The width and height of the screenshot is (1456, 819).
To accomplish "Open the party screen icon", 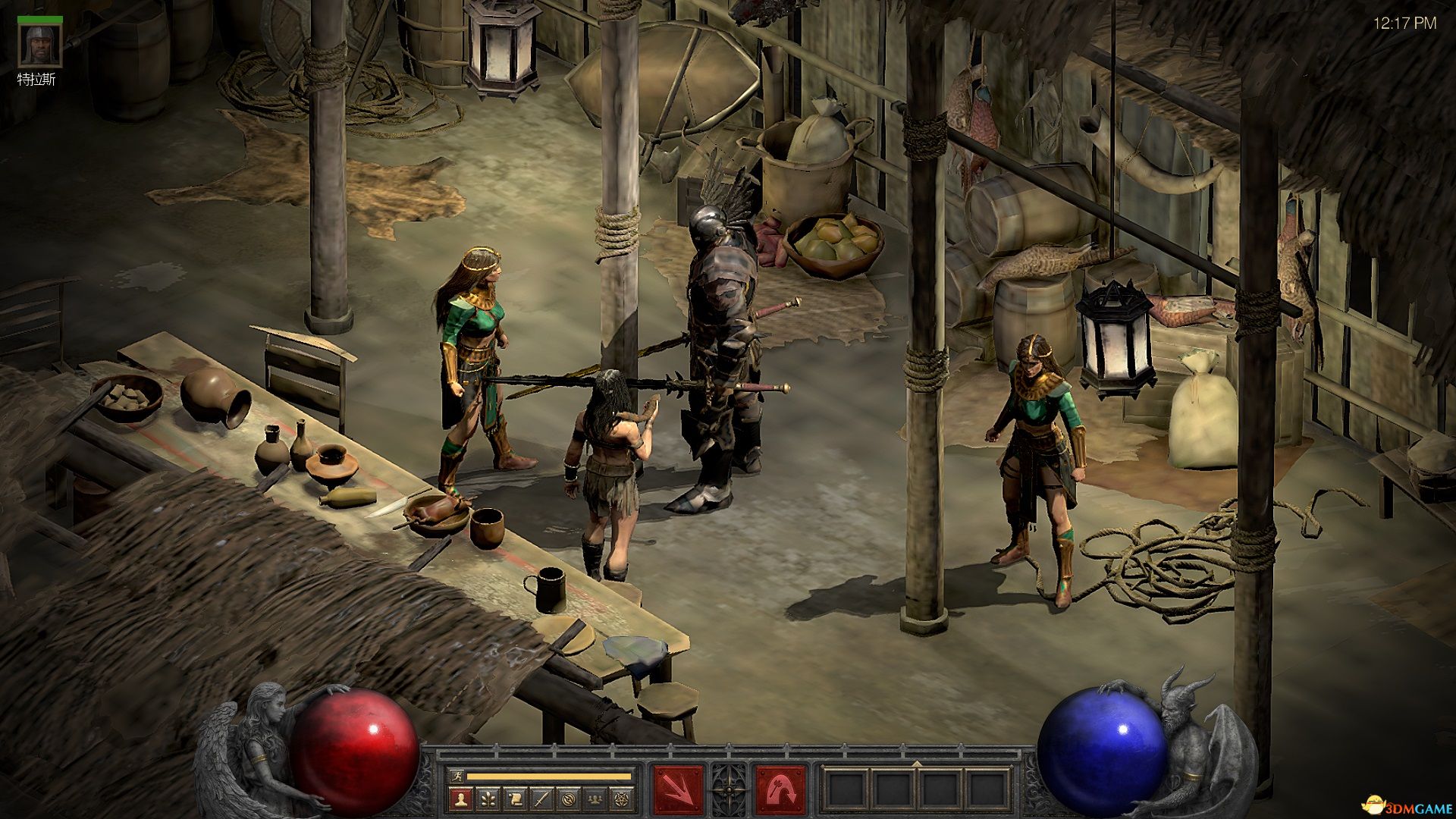I will point(596,799).
